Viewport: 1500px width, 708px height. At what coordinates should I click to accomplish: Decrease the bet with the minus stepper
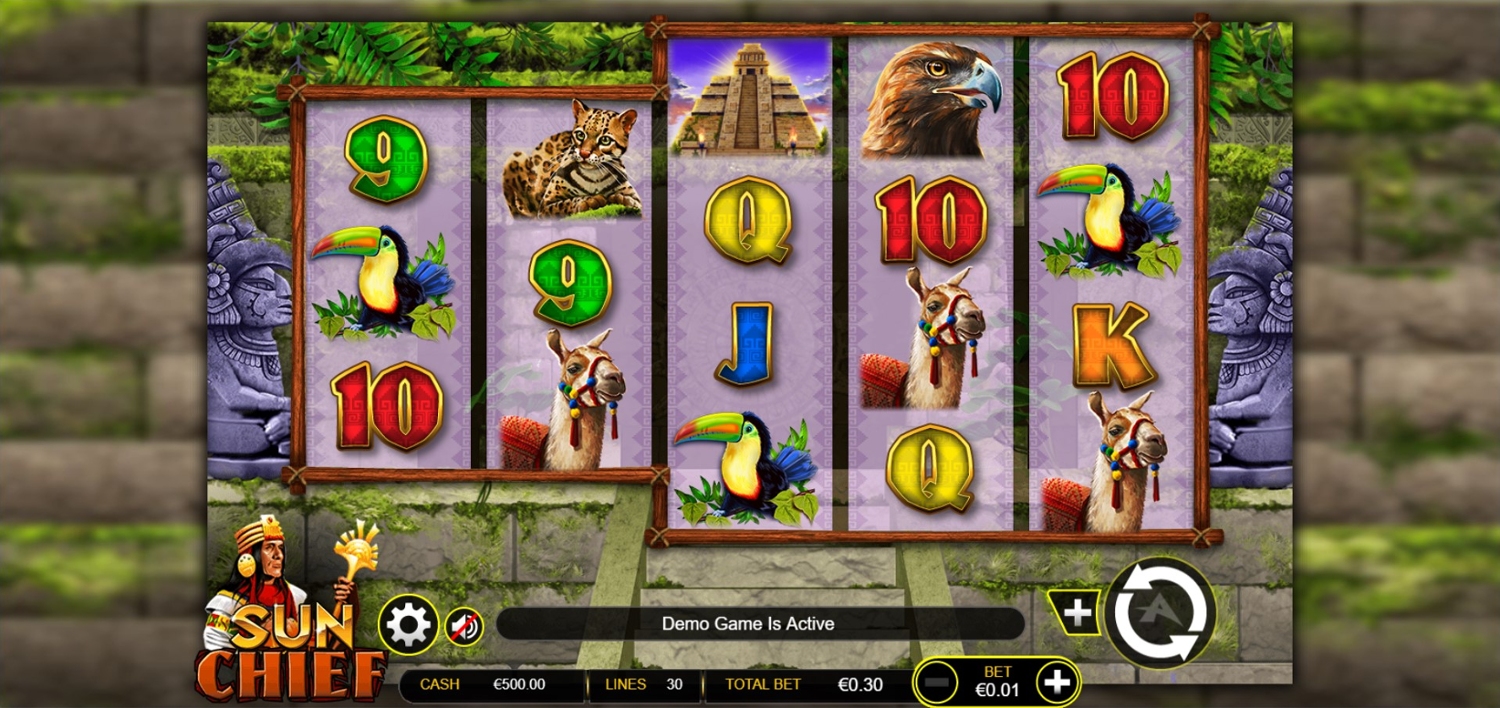937,683
